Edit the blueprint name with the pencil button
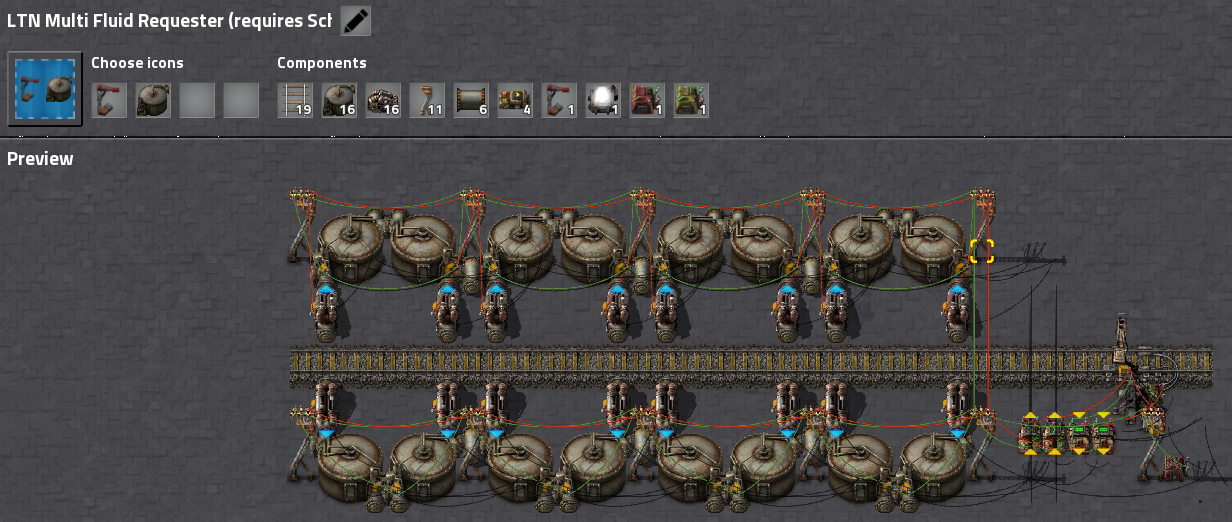The width and height of the screenshot is (1232, 522). pos(355,20)
